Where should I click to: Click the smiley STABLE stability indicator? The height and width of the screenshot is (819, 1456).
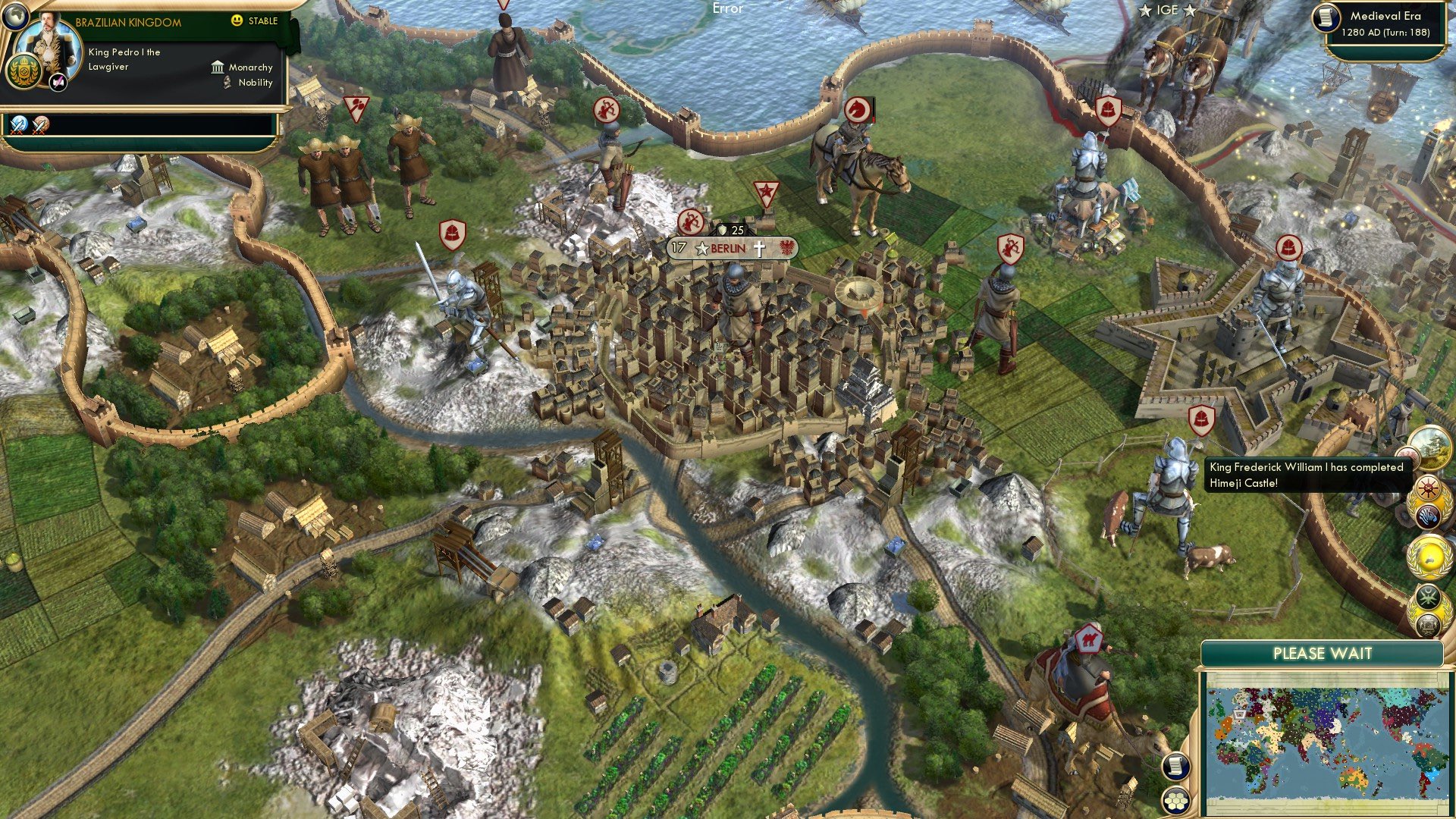point(237,20)
